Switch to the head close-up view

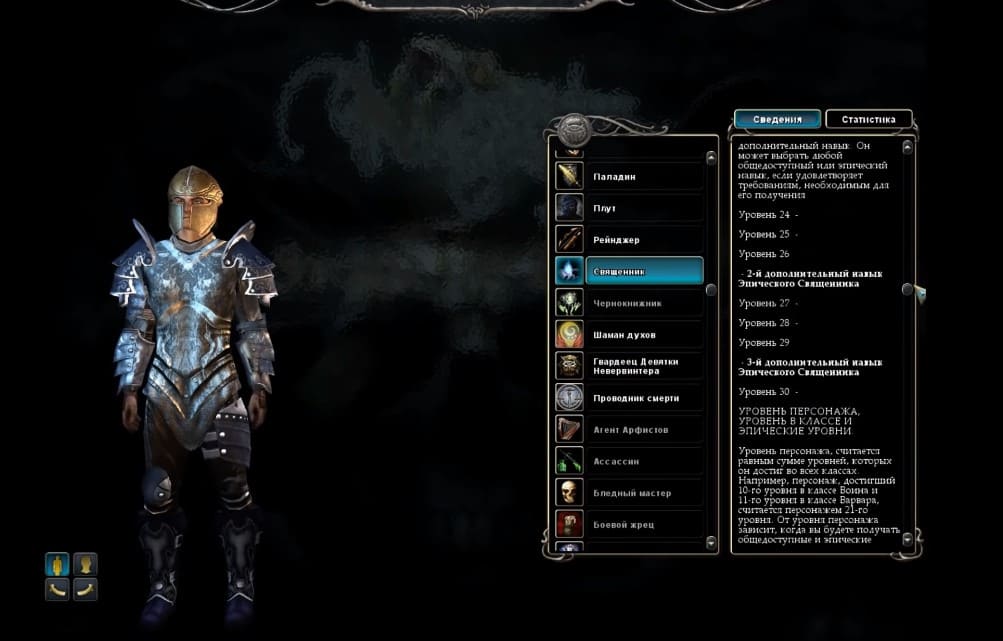coord(86,564)
